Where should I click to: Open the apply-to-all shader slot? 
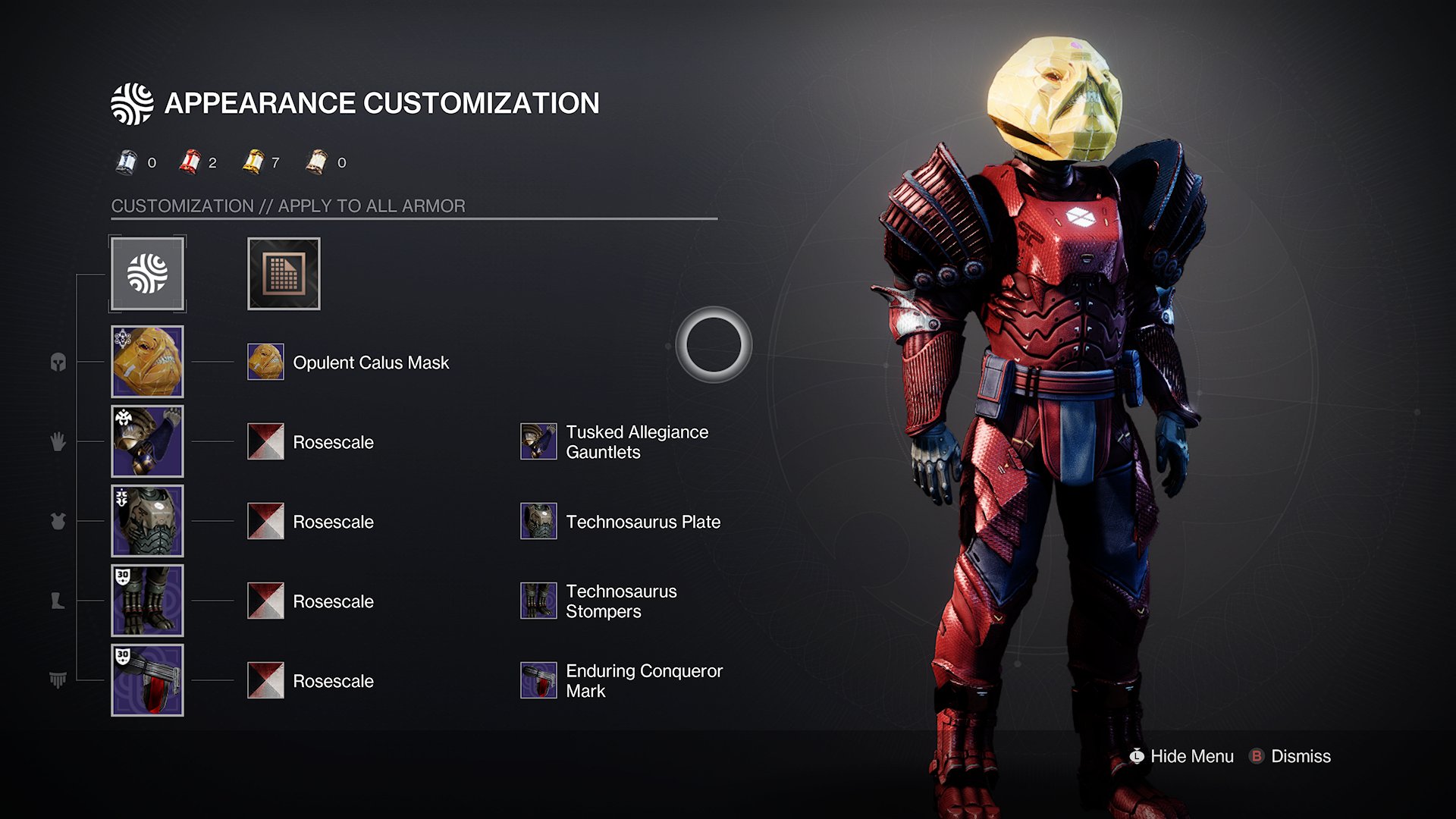coord(284,274)
